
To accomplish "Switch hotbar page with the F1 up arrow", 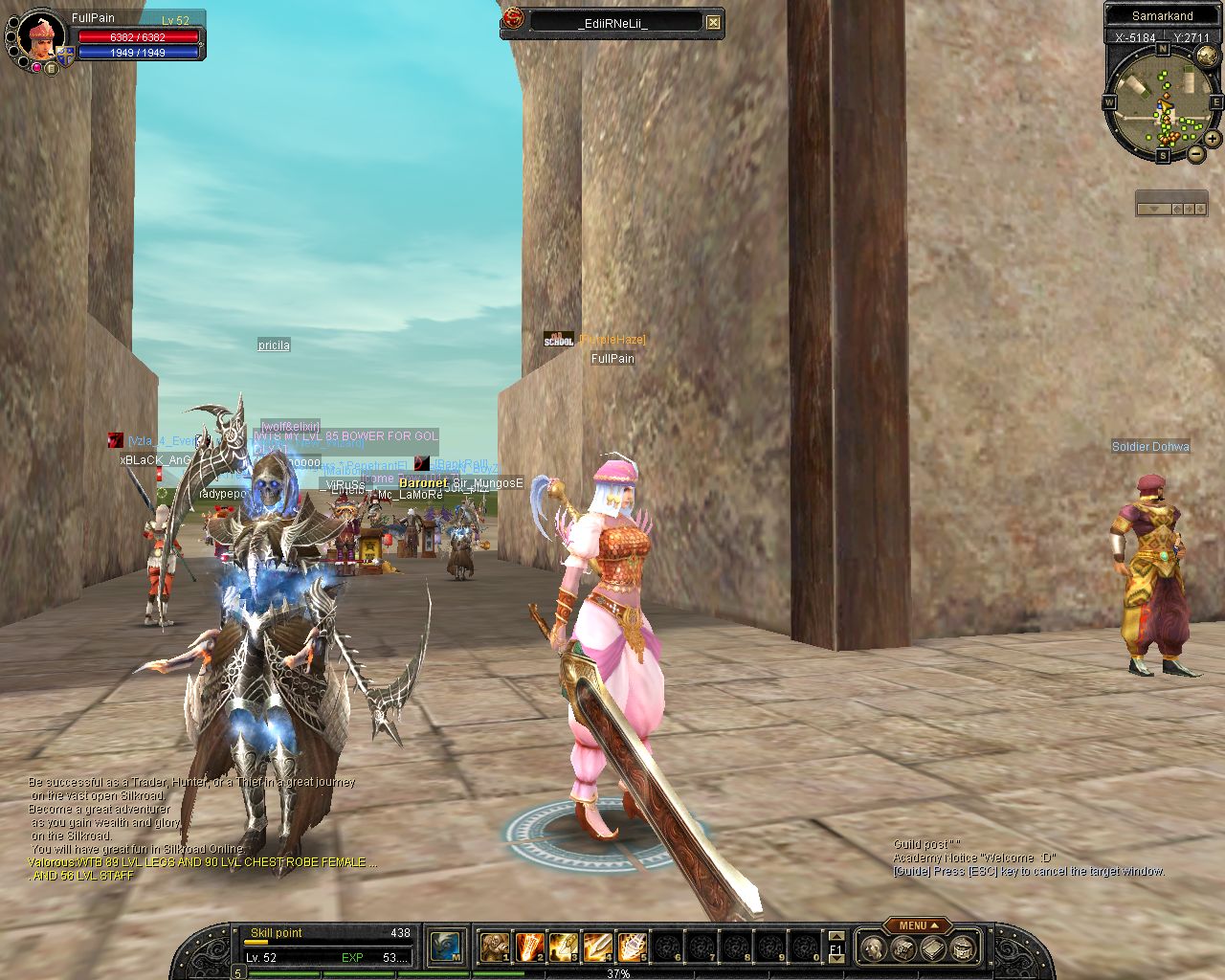I will pyautogui.click(x=835, y=936).
